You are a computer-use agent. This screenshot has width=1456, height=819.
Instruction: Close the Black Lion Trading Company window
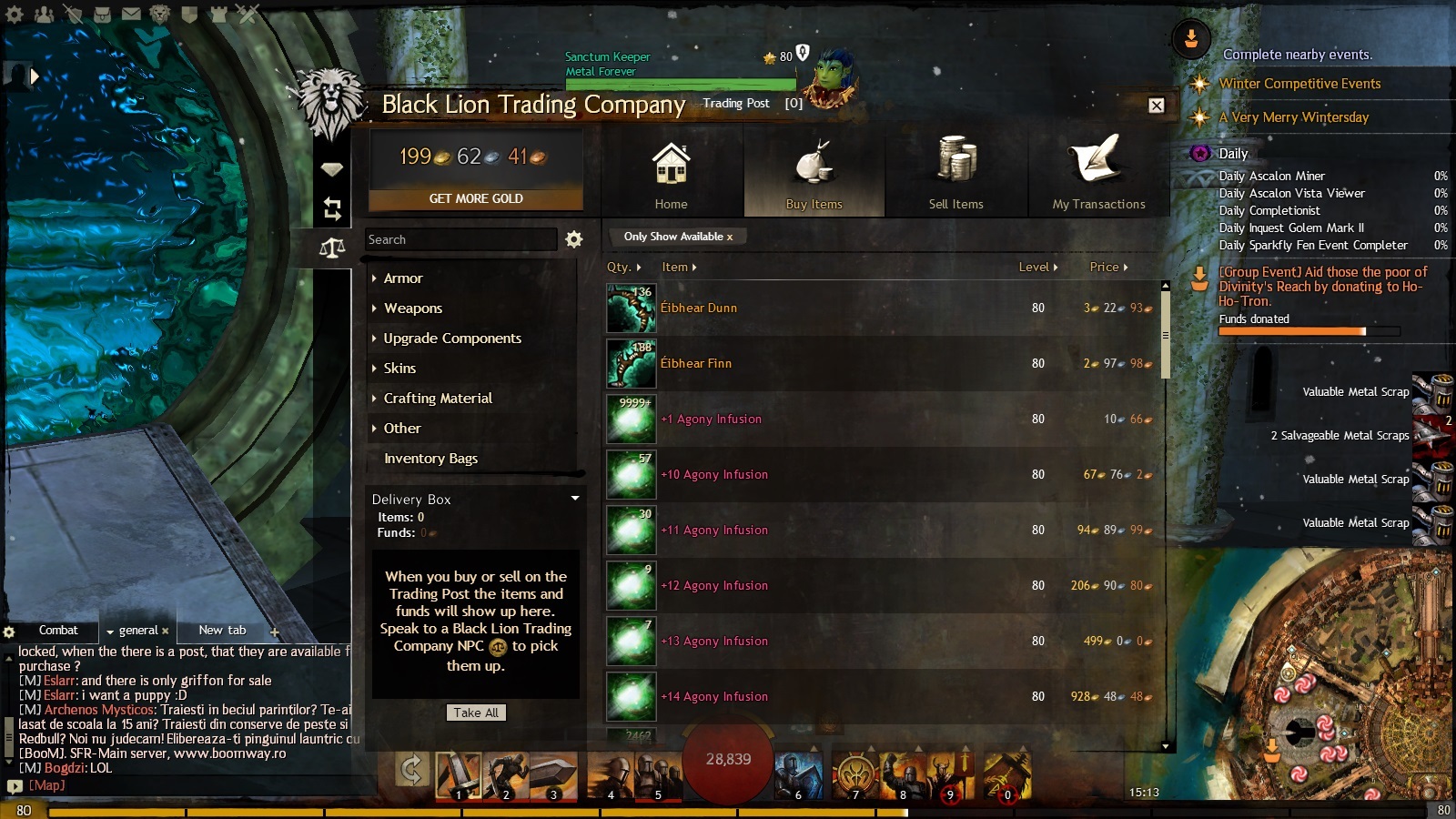click(1156, 106)
